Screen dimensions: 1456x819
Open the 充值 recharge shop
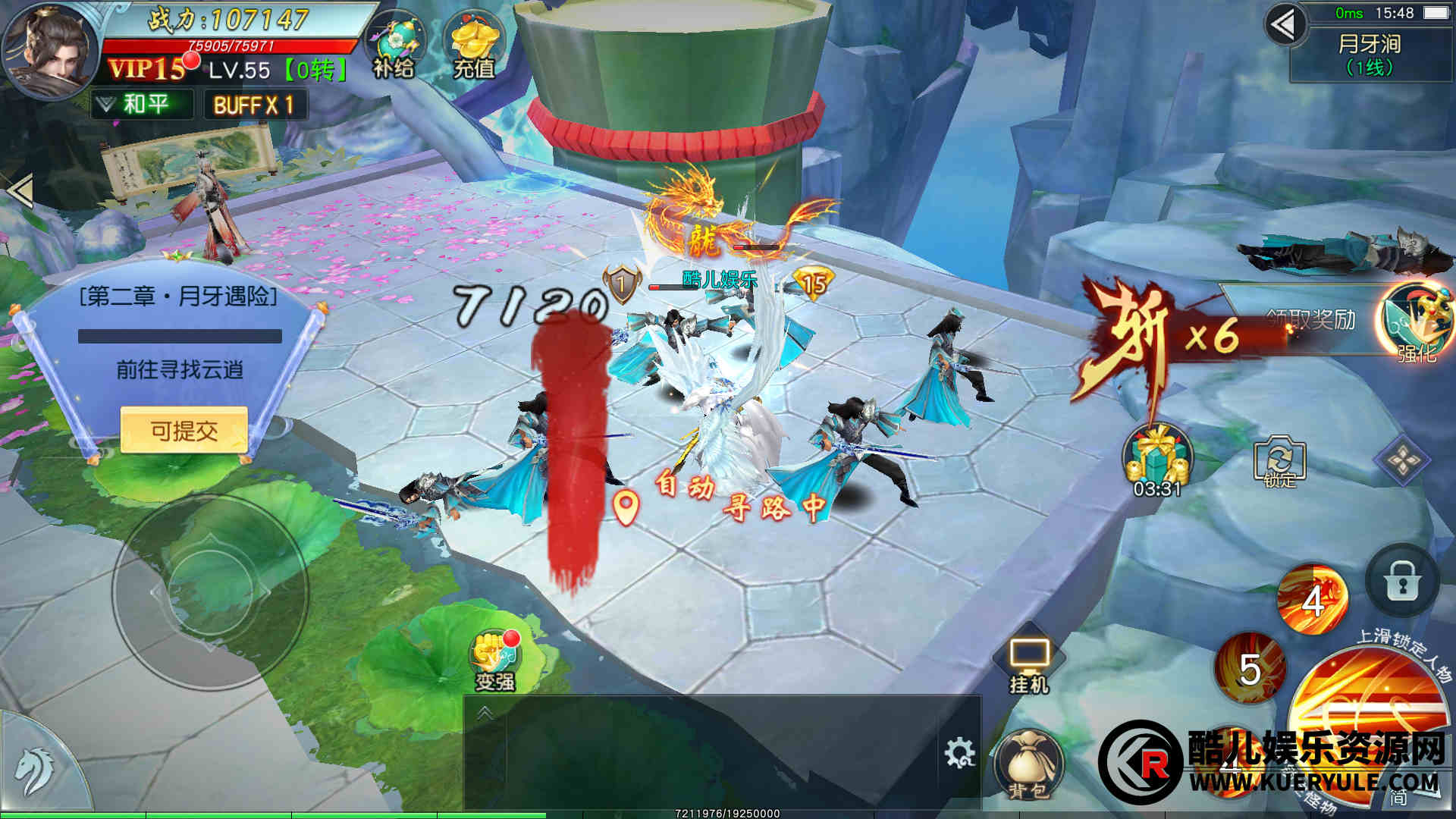click(x=473, y=47)
